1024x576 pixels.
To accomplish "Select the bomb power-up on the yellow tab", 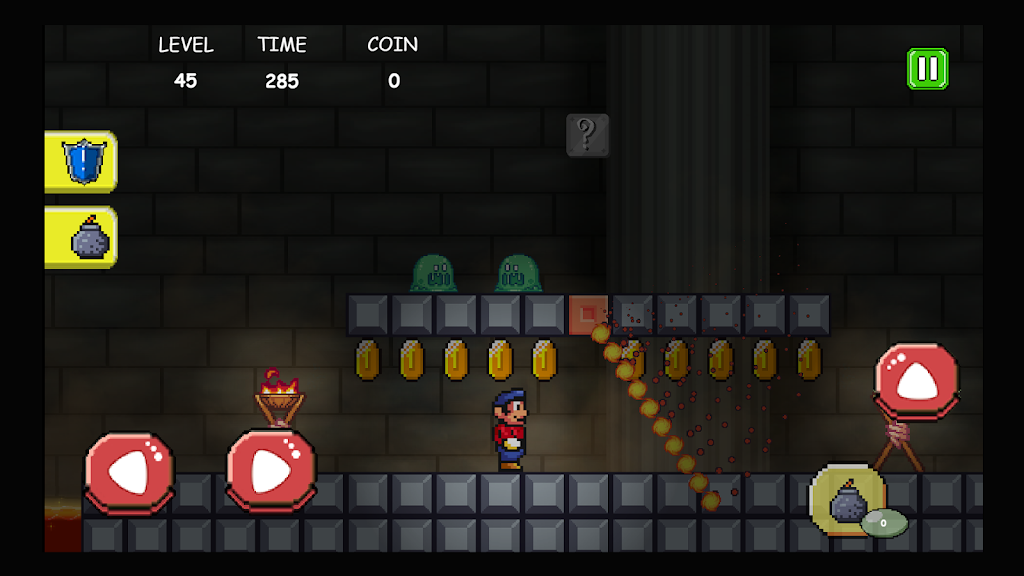I will pos(84,238).
